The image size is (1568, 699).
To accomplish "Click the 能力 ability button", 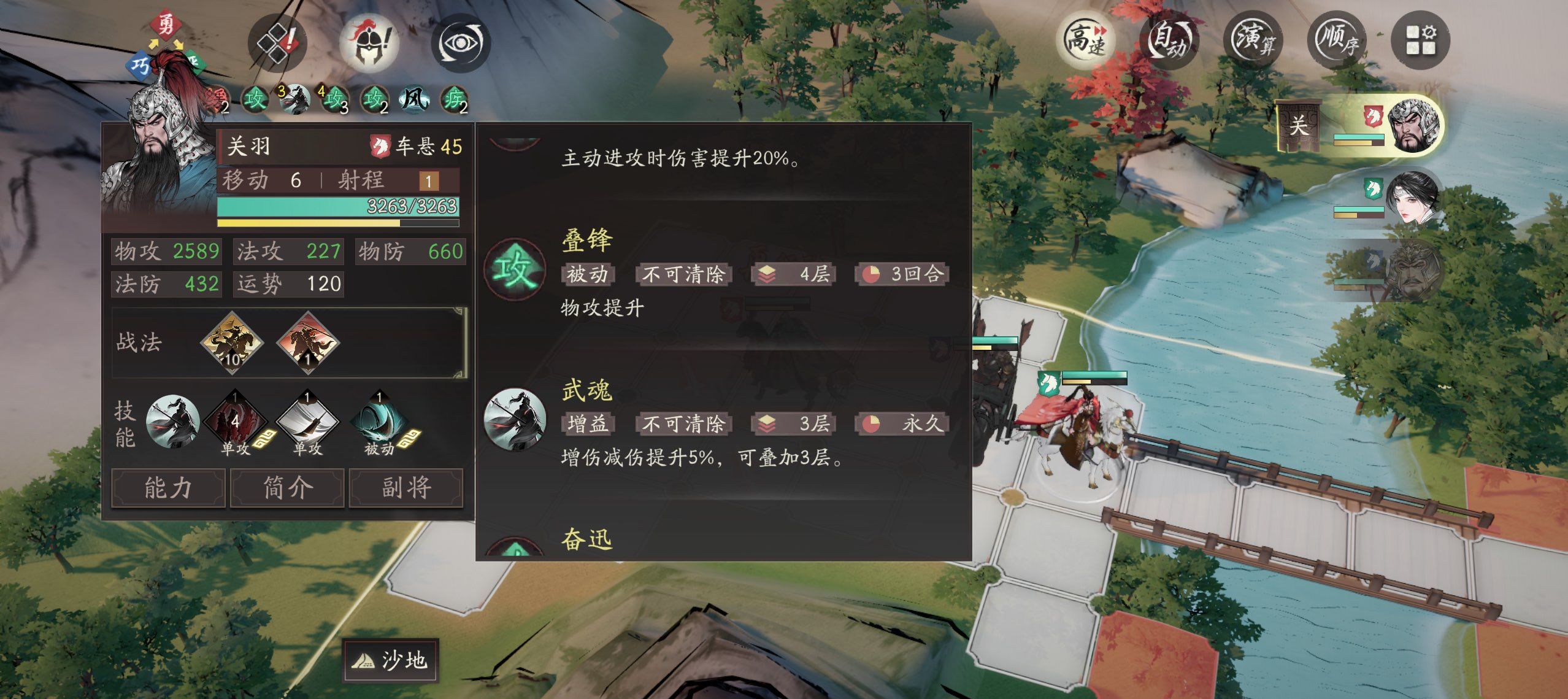I will (167, 489).
